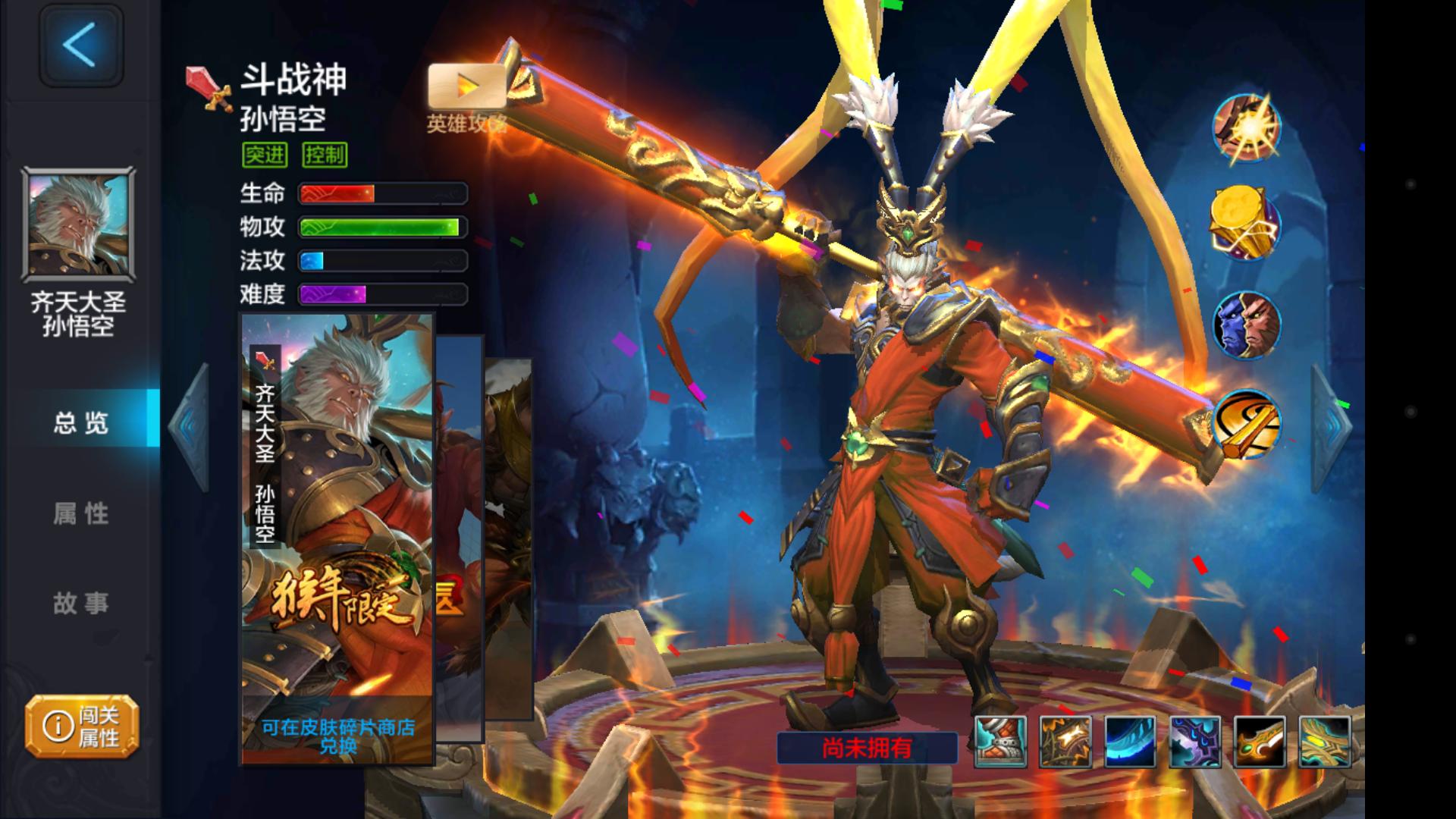Image resolution: width=1456 pixels, height=819 pixels.
Task: Switch to the 属性 attributes tab
Action: [80, 513]
